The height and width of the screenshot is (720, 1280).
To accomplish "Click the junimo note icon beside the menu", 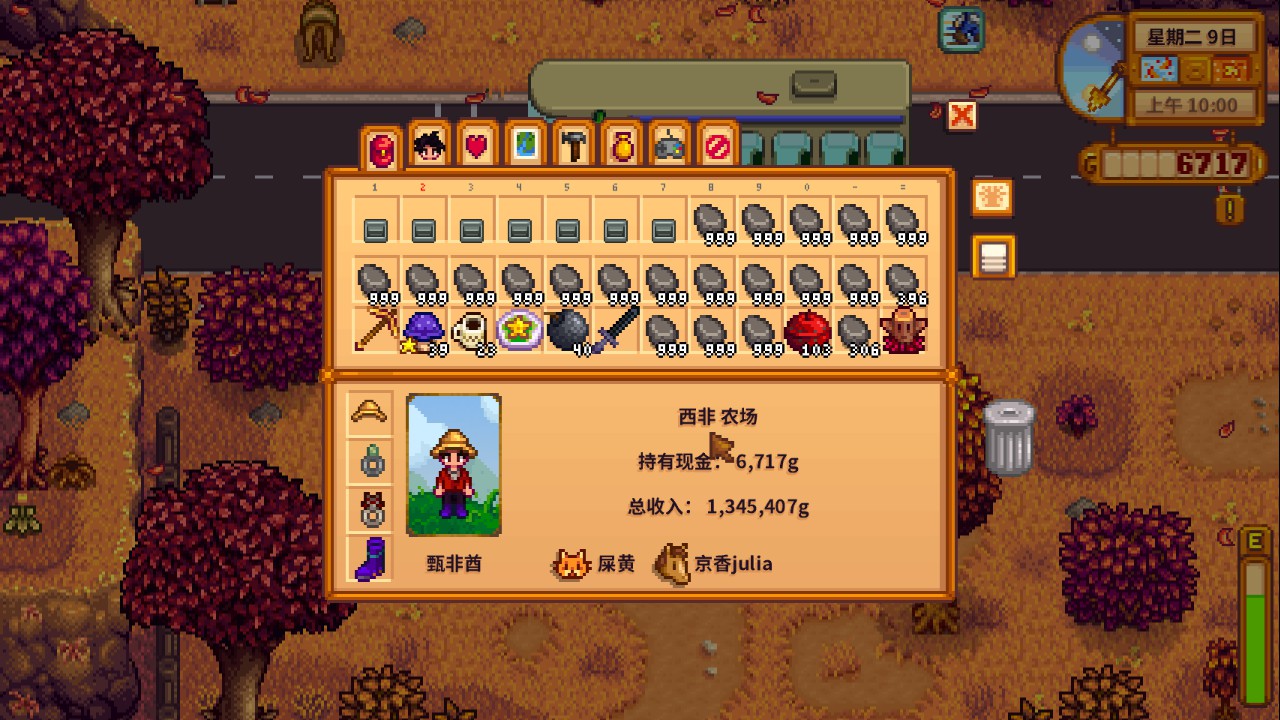I will tap(992, 197).
